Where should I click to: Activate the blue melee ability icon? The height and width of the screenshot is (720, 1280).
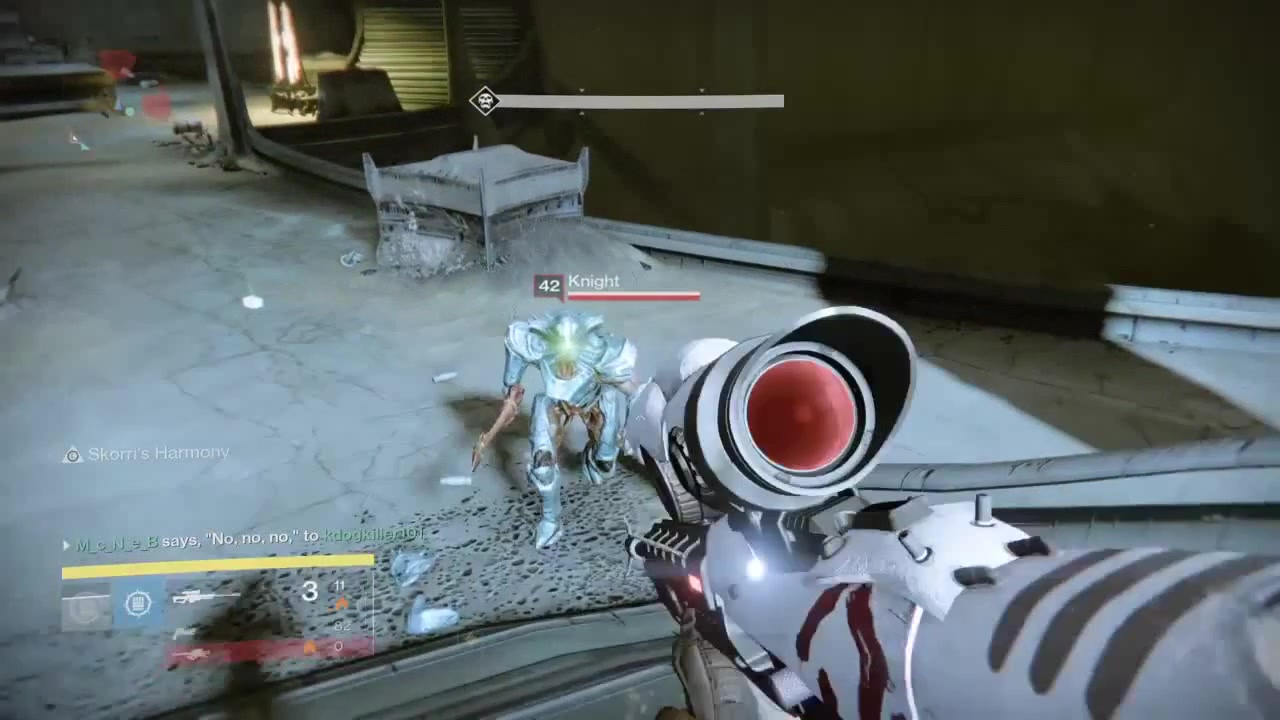(x=138, y=604)
